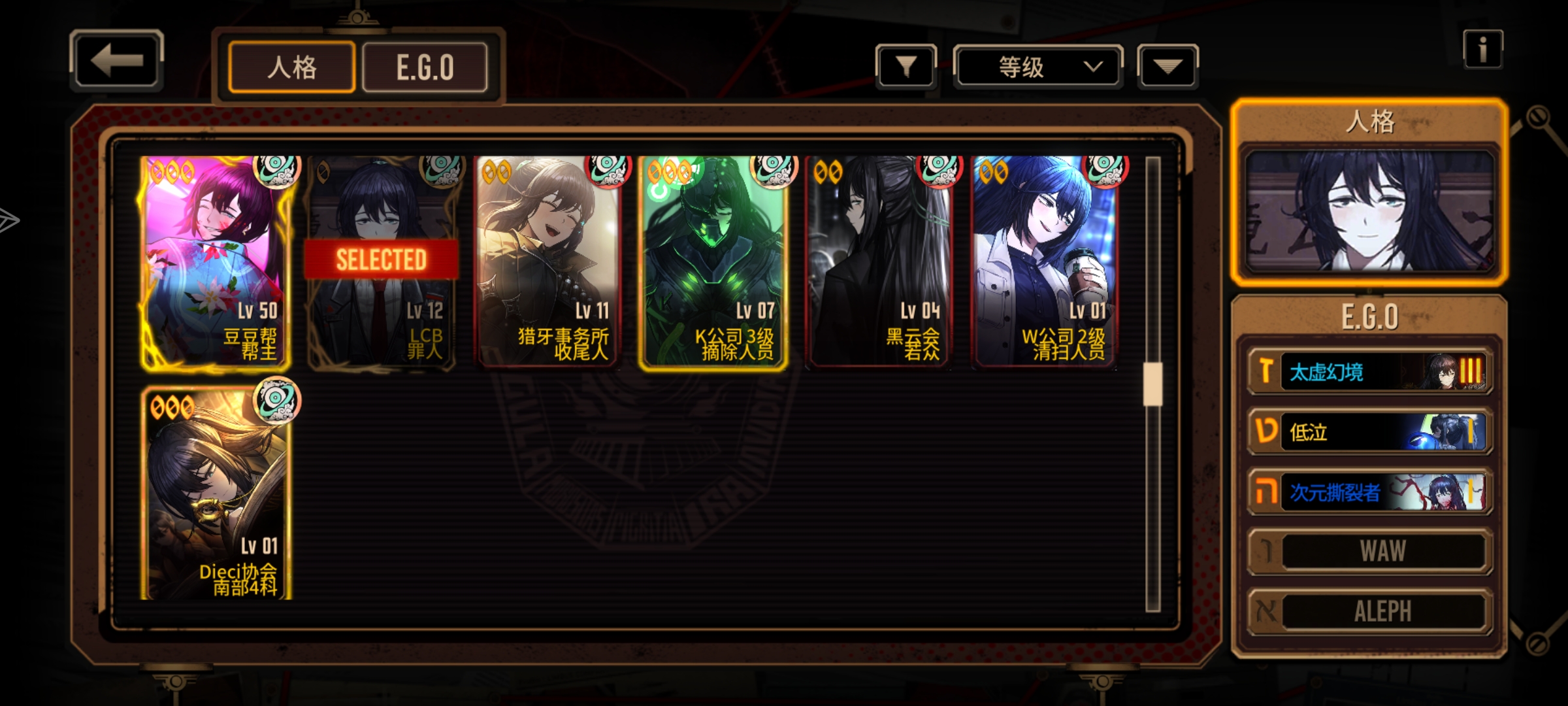Select the 黑云会若众 identity card
Image resolution: width=1568 pixels, height=706 pixels.
879,263
